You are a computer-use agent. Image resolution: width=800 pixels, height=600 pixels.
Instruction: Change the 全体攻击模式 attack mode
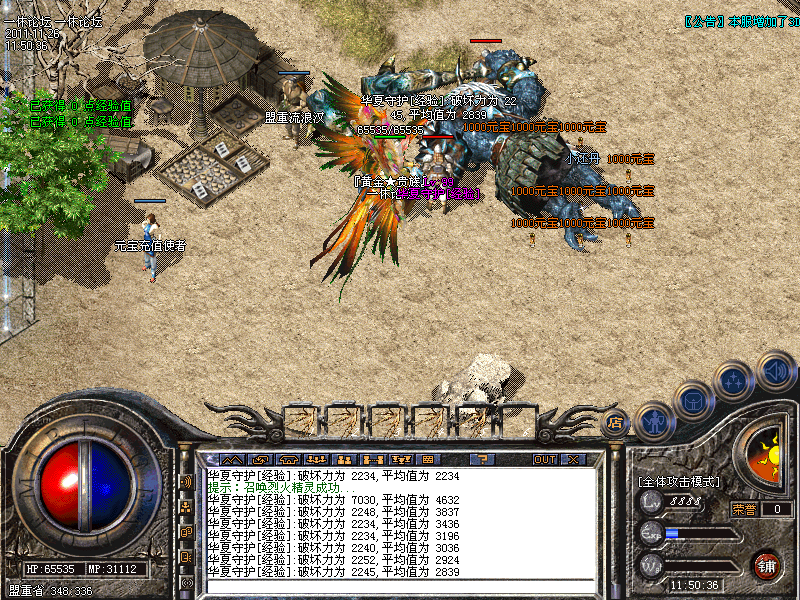click(679, 481)
